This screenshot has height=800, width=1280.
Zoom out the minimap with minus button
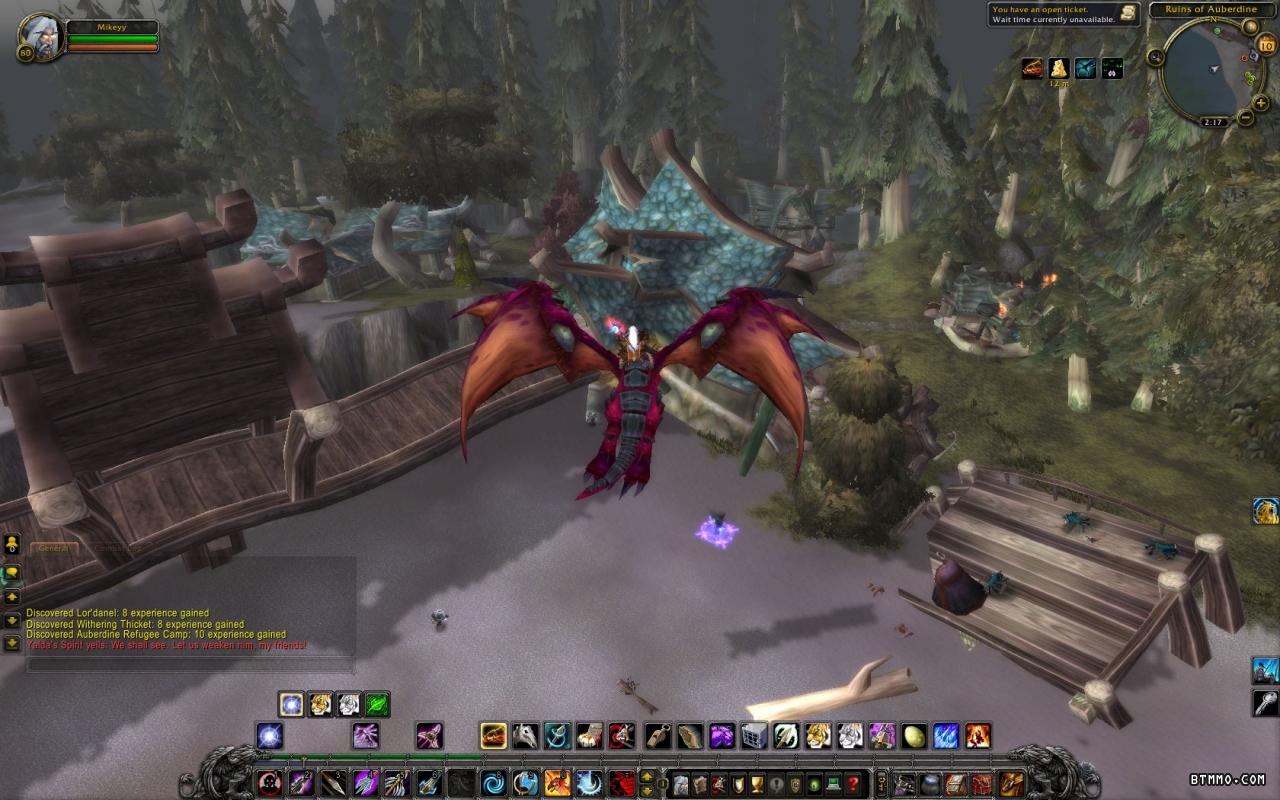pyautogui.click(x=1246, y=118)
